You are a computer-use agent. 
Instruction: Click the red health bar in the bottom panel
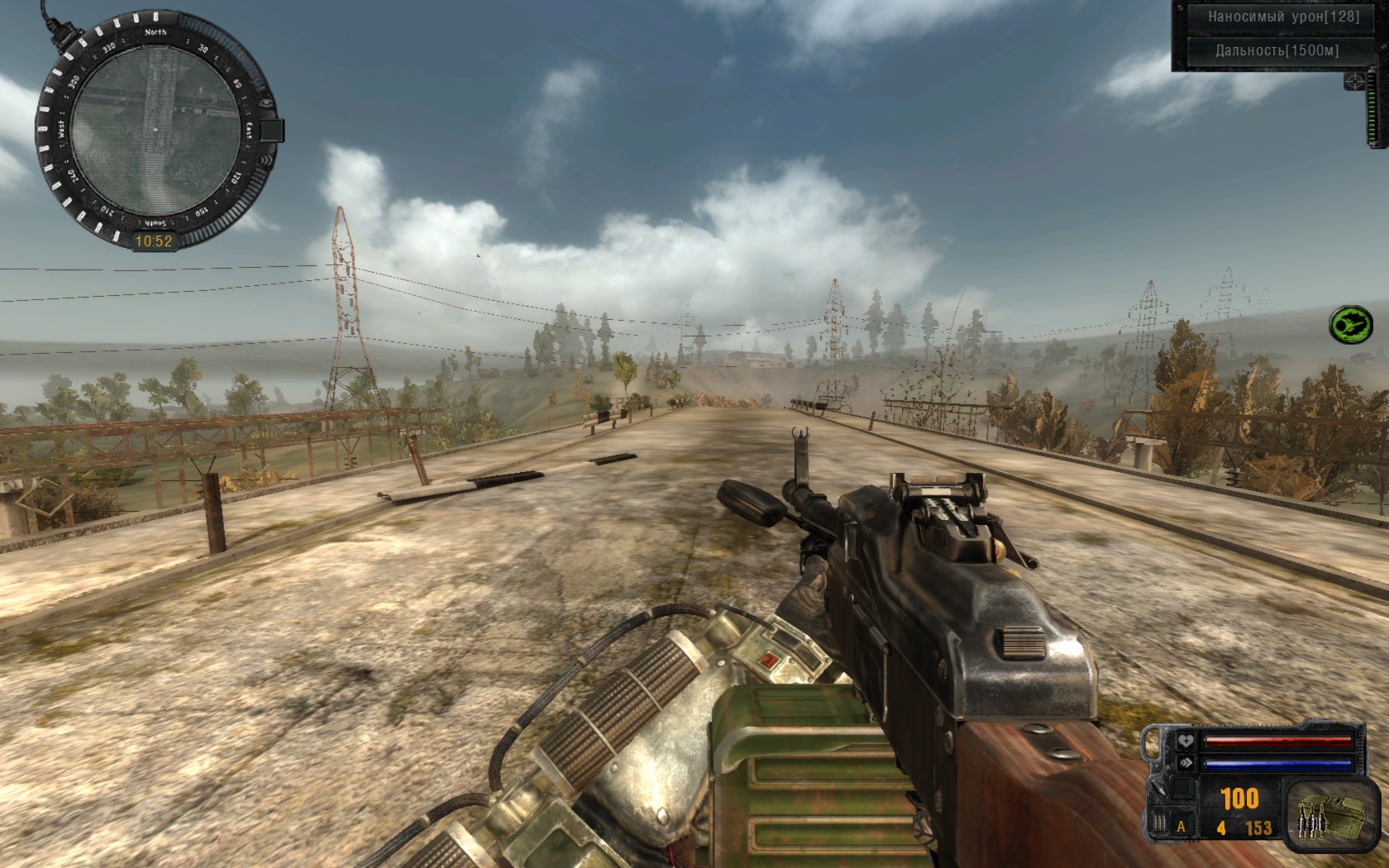(x=1278, y=740)
